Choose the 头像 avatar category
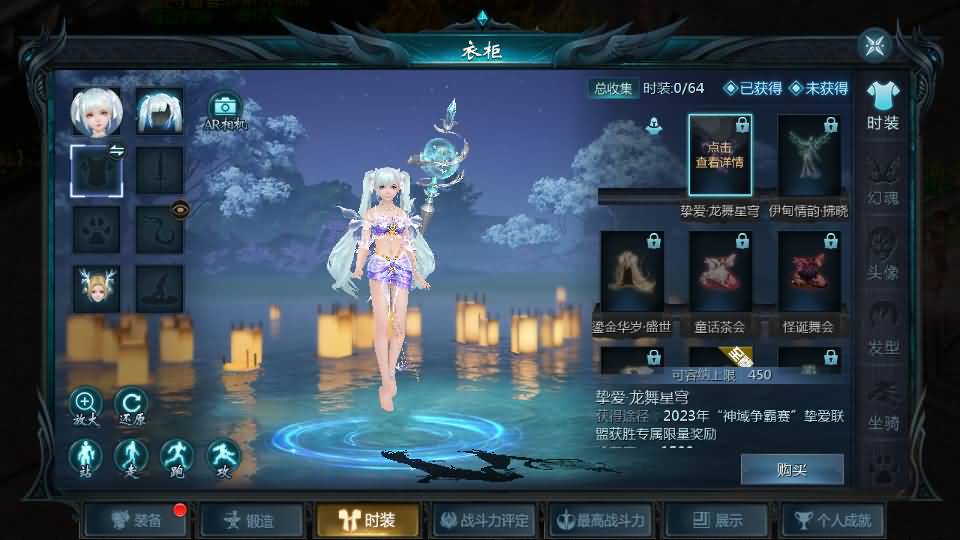This screenshot has height=540, width=960. (x=883, y=253)
